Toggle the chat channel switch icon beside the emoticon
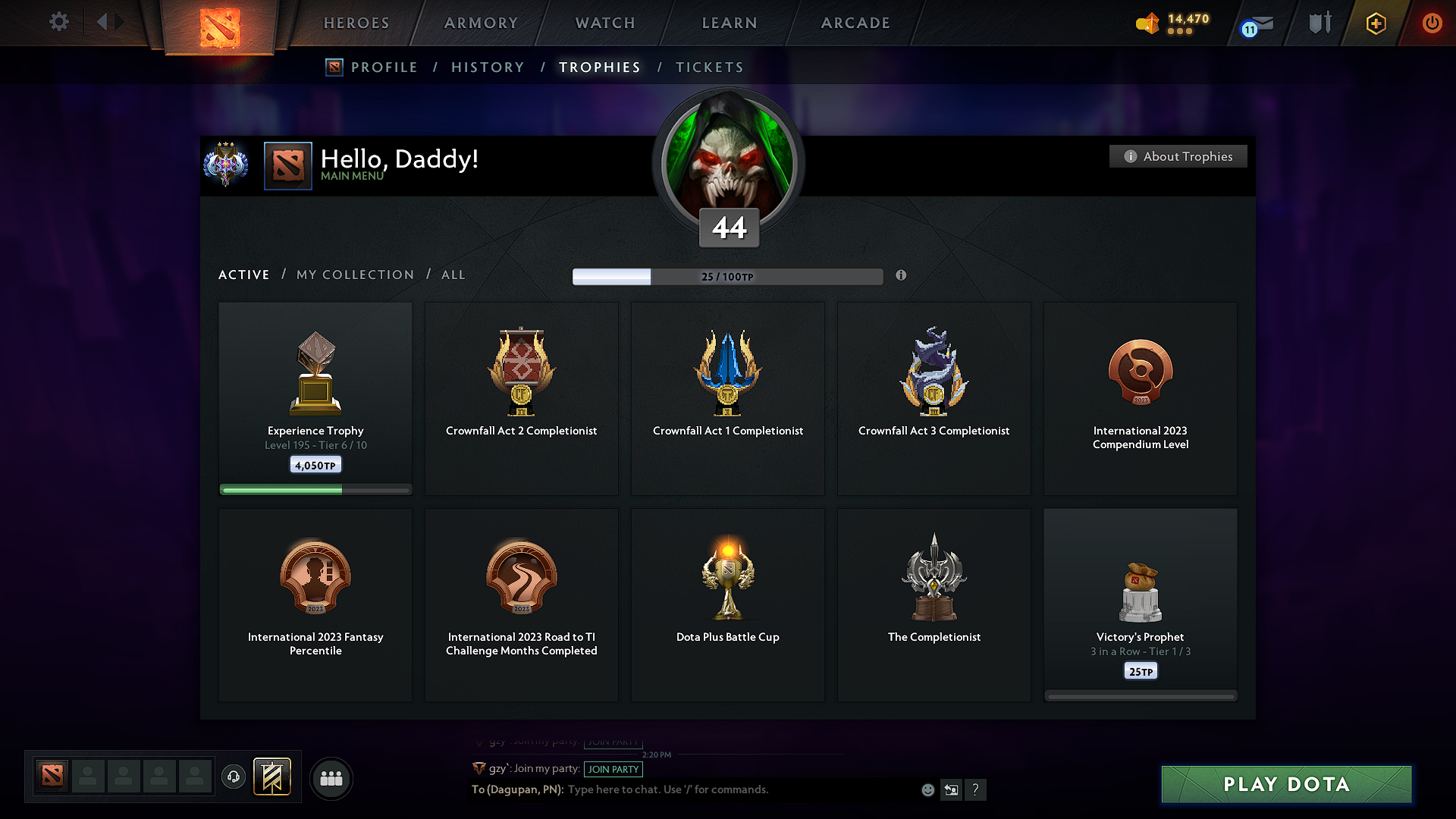 tap(952, 789)
